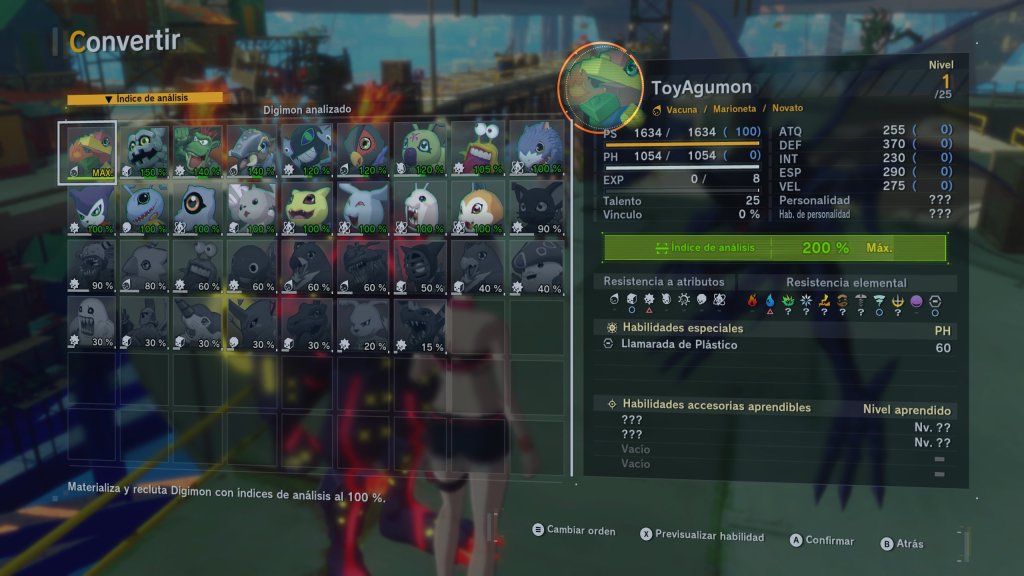Open the Índice de análisis sort dropdown
Viewport: 1024px width, 576px height.
pos(145,99)
